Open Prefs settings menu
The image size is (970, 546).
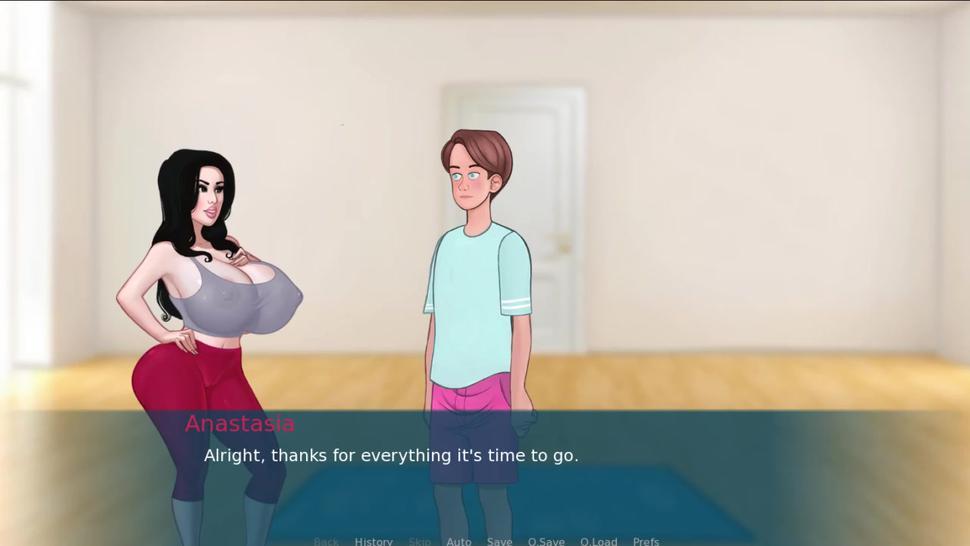(646, 541)
